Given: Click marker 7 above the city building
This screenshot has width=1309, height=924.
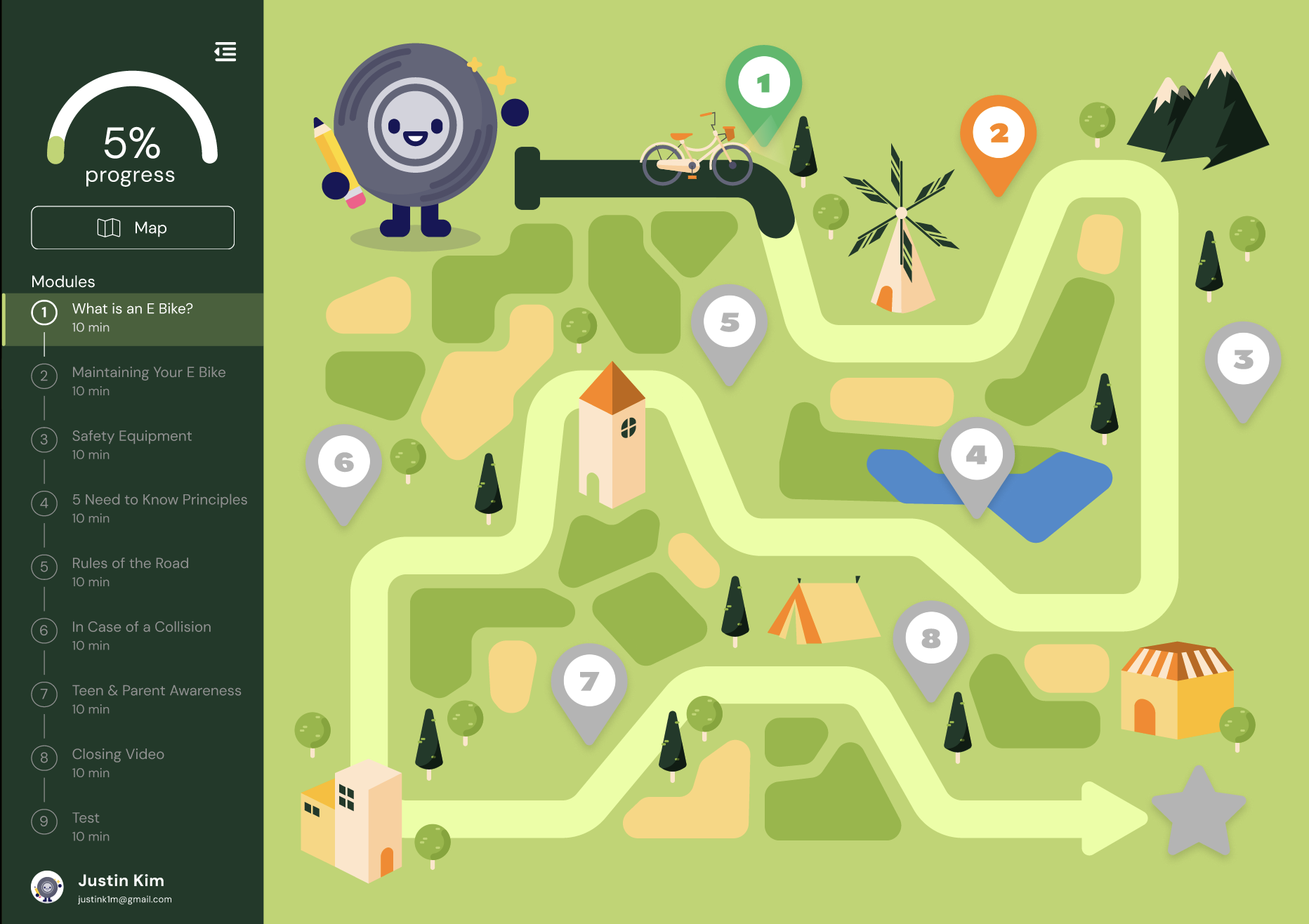Looking at the screenshot, I should [589, 679].
